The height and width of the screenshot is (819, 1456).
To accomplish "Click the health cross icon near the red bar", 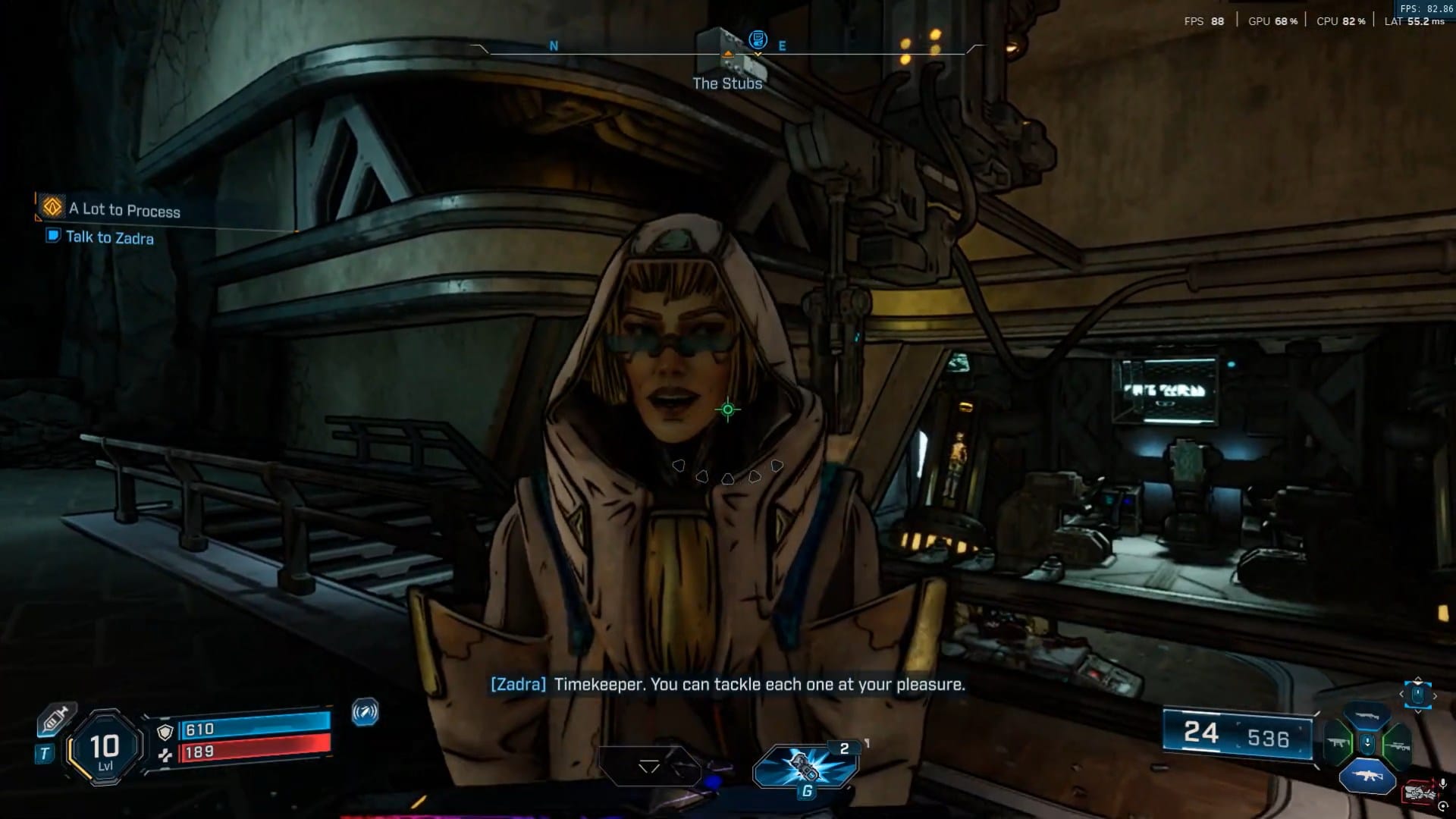I will [x=165, y=755].
